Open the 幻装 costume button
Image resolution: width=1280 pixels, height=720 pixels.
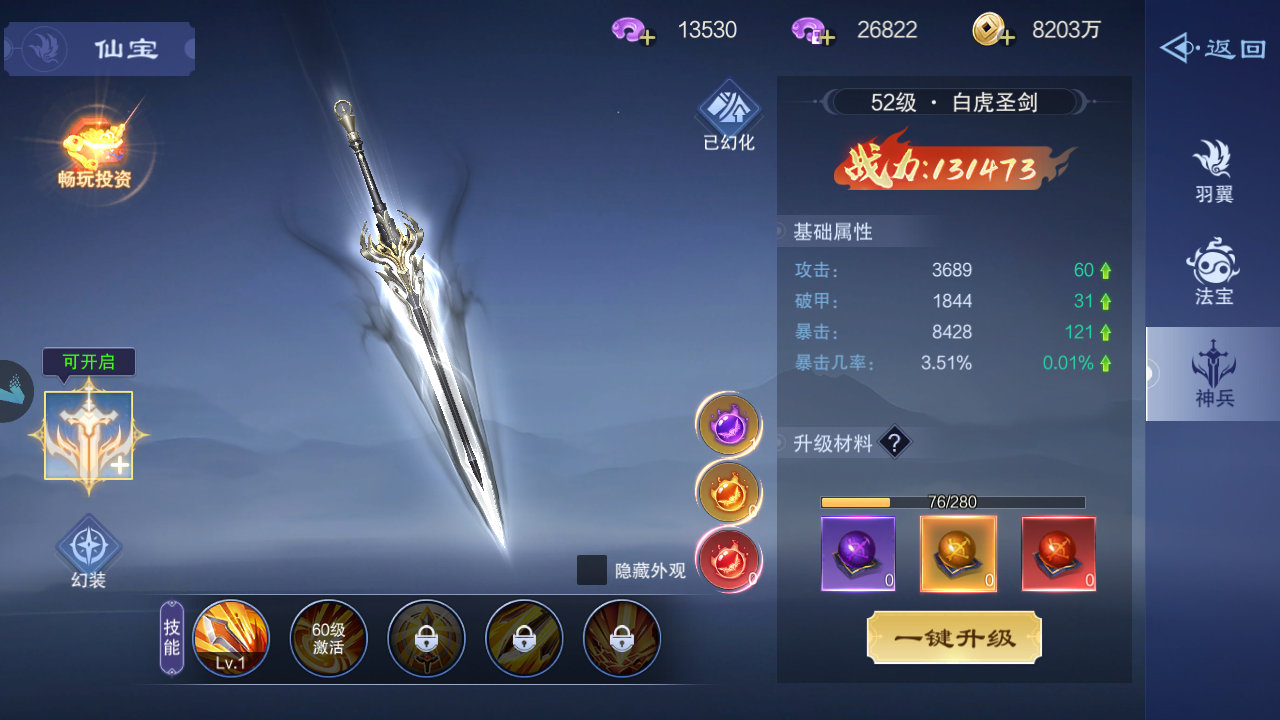coord(89,551)
